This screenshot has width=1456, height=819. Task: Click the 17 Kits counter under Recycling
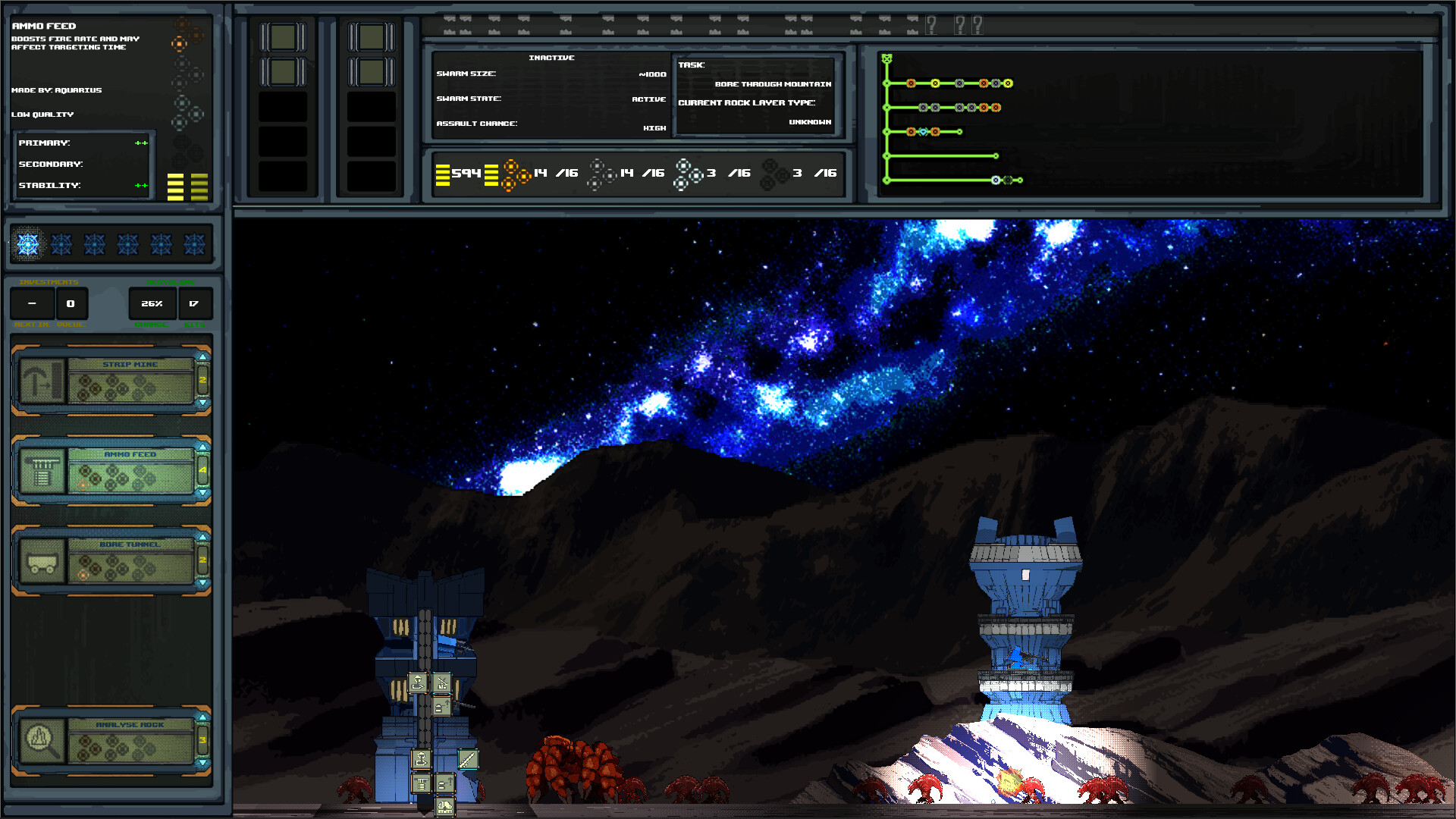[x=196, y=303]
